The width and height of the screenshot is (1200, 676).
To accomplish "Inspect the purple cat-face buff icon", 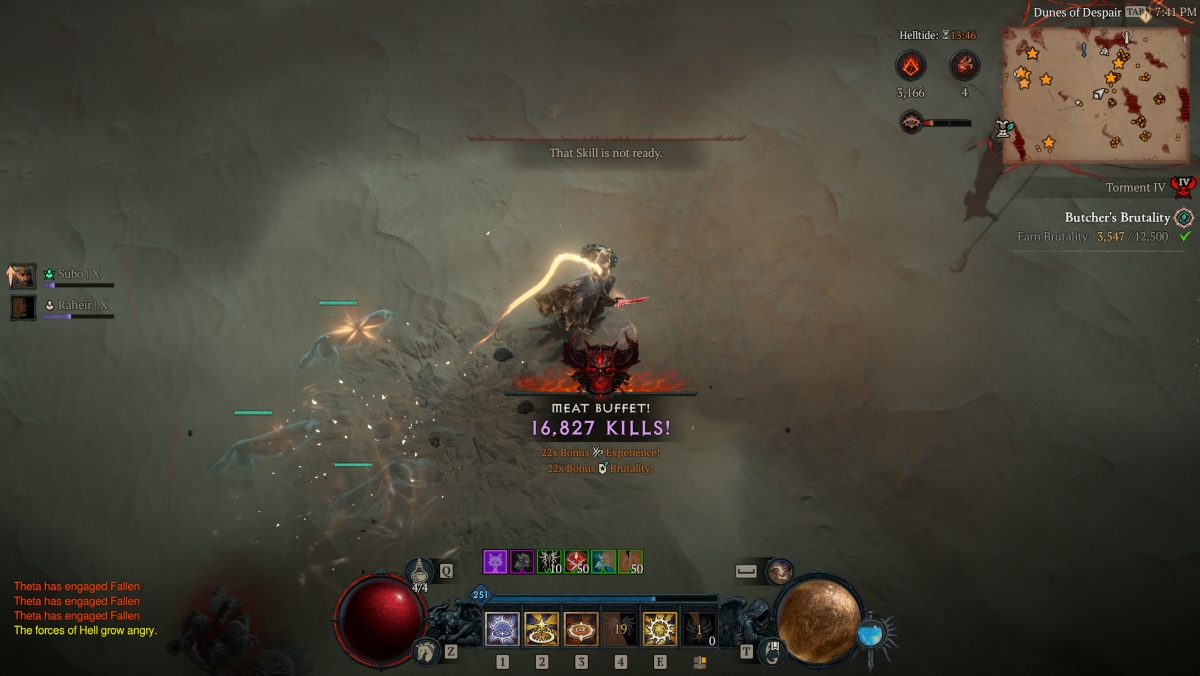I will click(x=495, y=562).
